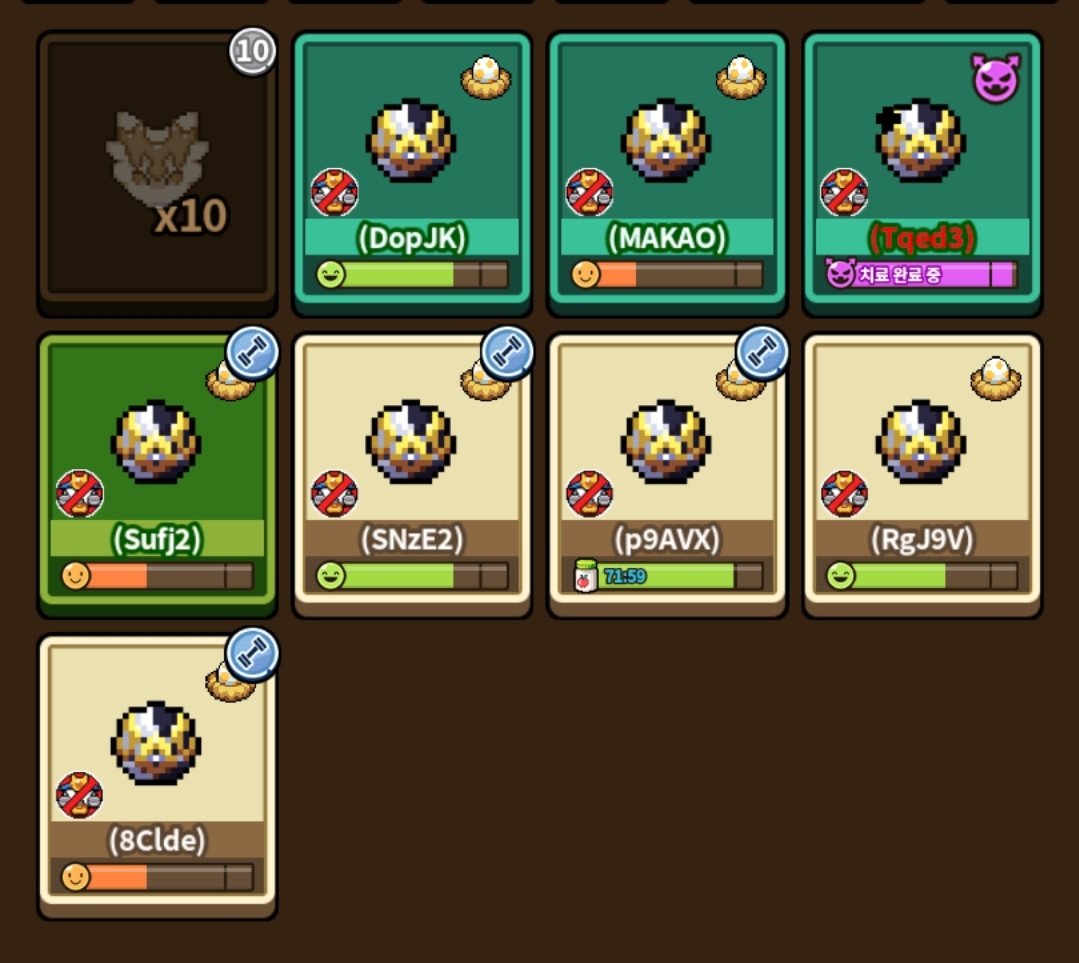The width and height of the screenshot is (1079, 963).
Task: Pick the SNzE2 creature card
Action: 412,470
